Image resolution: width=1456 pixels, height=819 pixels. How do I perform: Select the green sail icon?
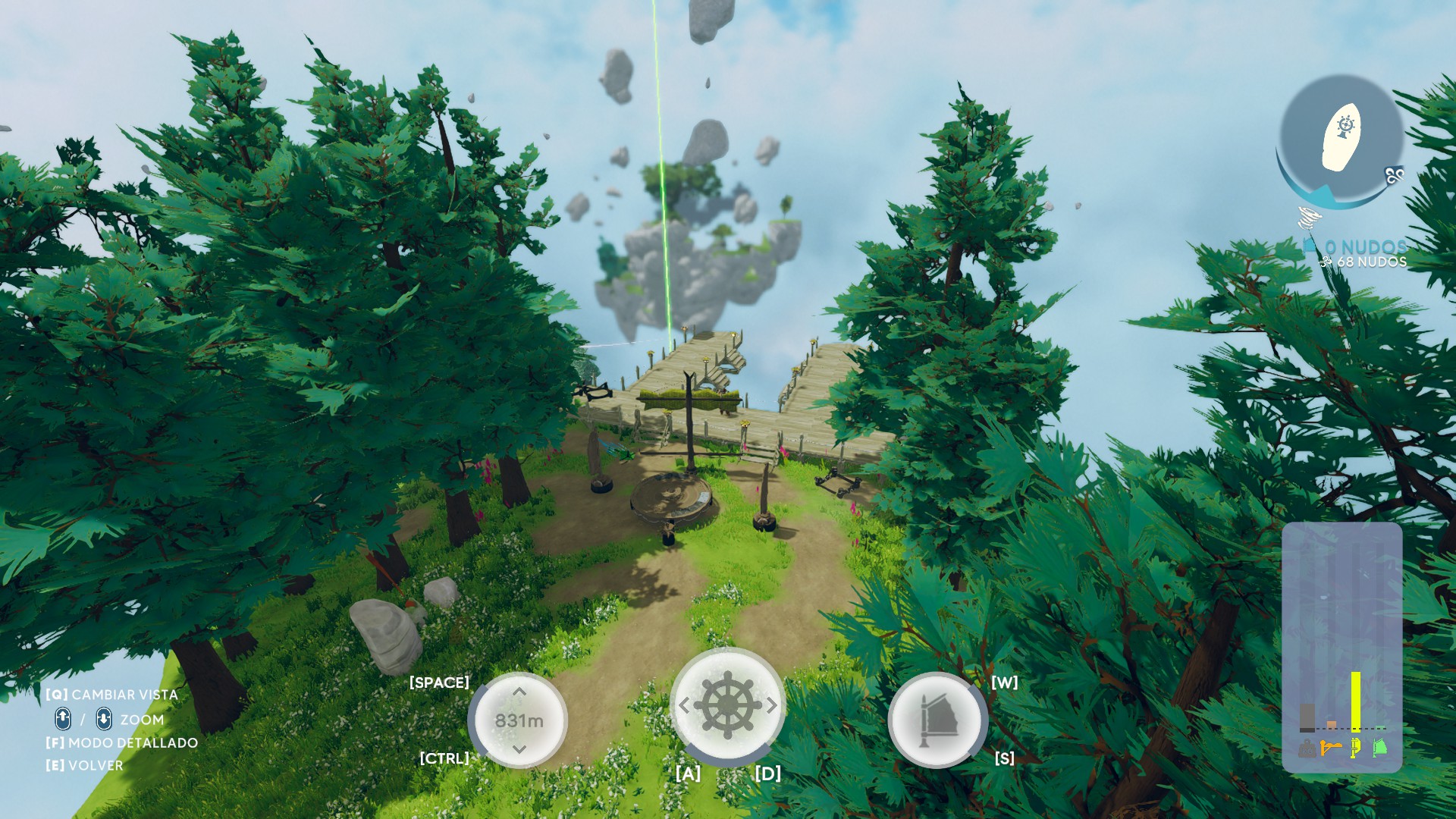pos(1380,748)
